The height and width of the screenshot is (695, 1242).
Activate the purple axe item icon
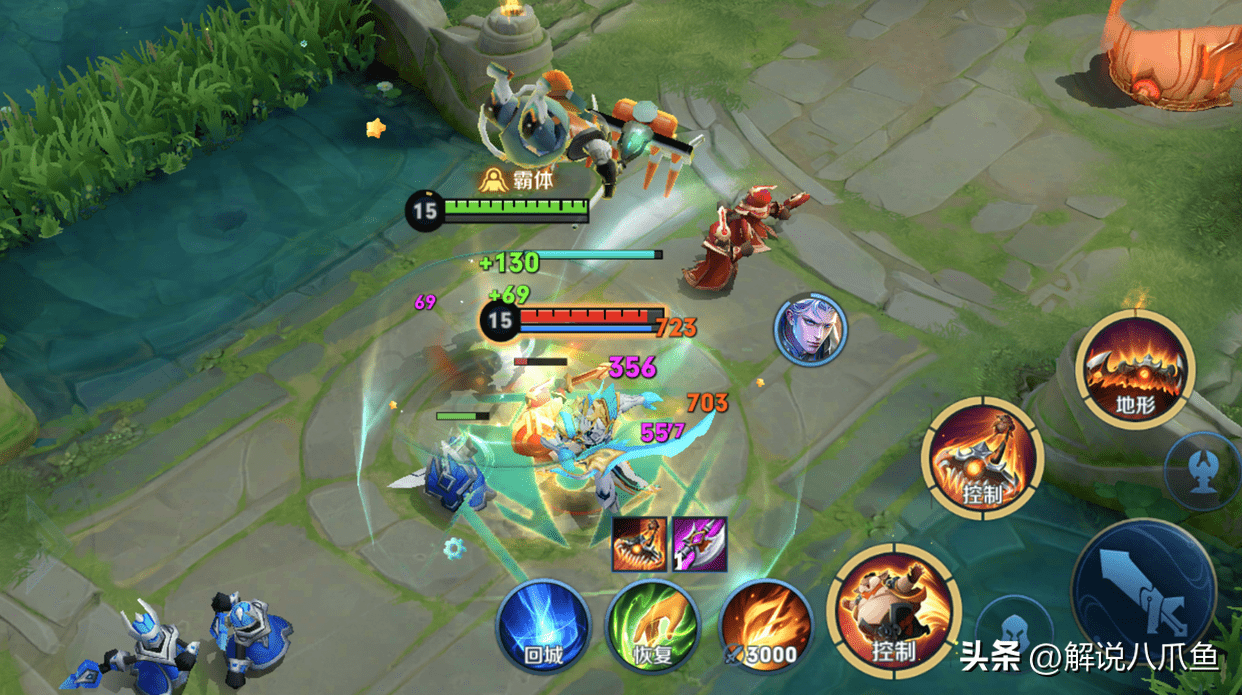point(699,544)
